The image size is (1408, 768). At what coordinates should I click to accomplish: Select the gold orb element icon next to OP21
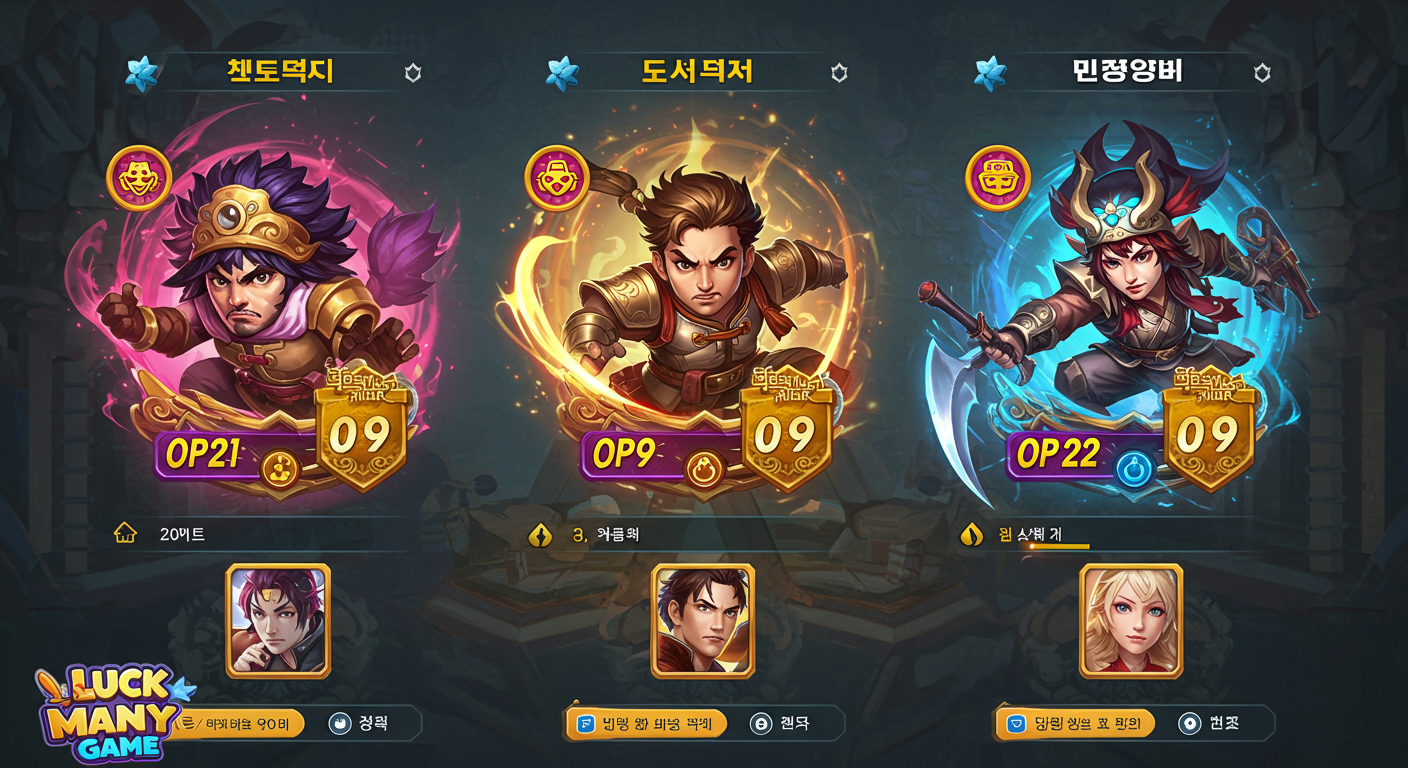(281, 466)
